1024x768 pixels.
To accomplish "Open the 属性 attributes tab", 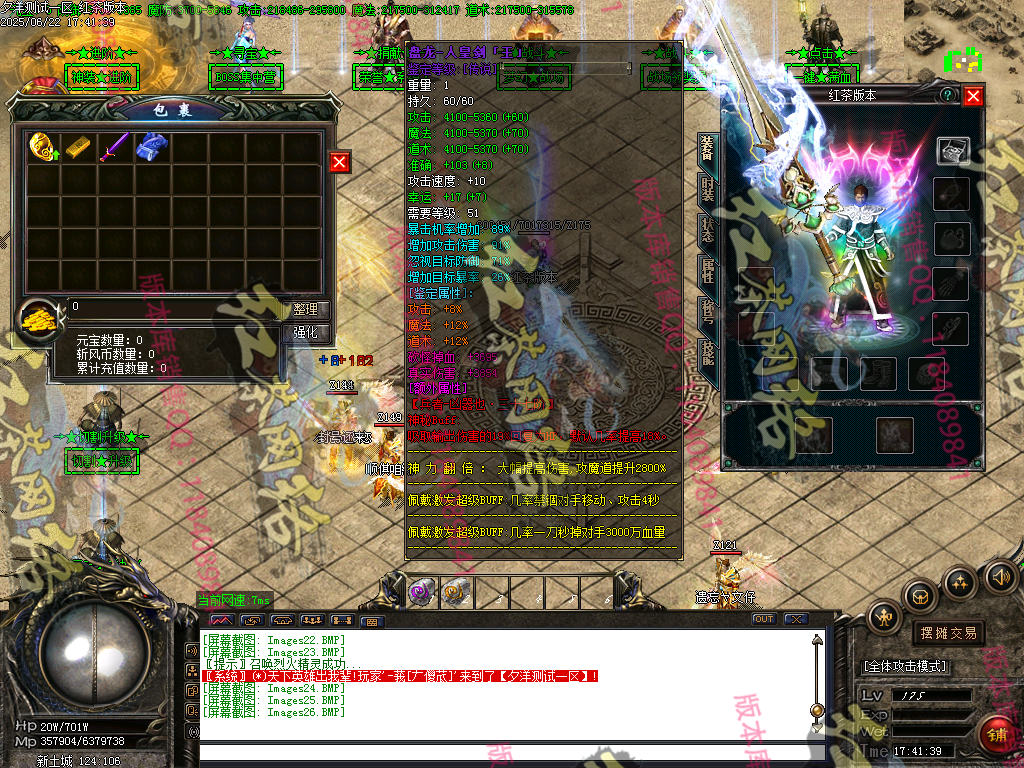I will point(707,269).
